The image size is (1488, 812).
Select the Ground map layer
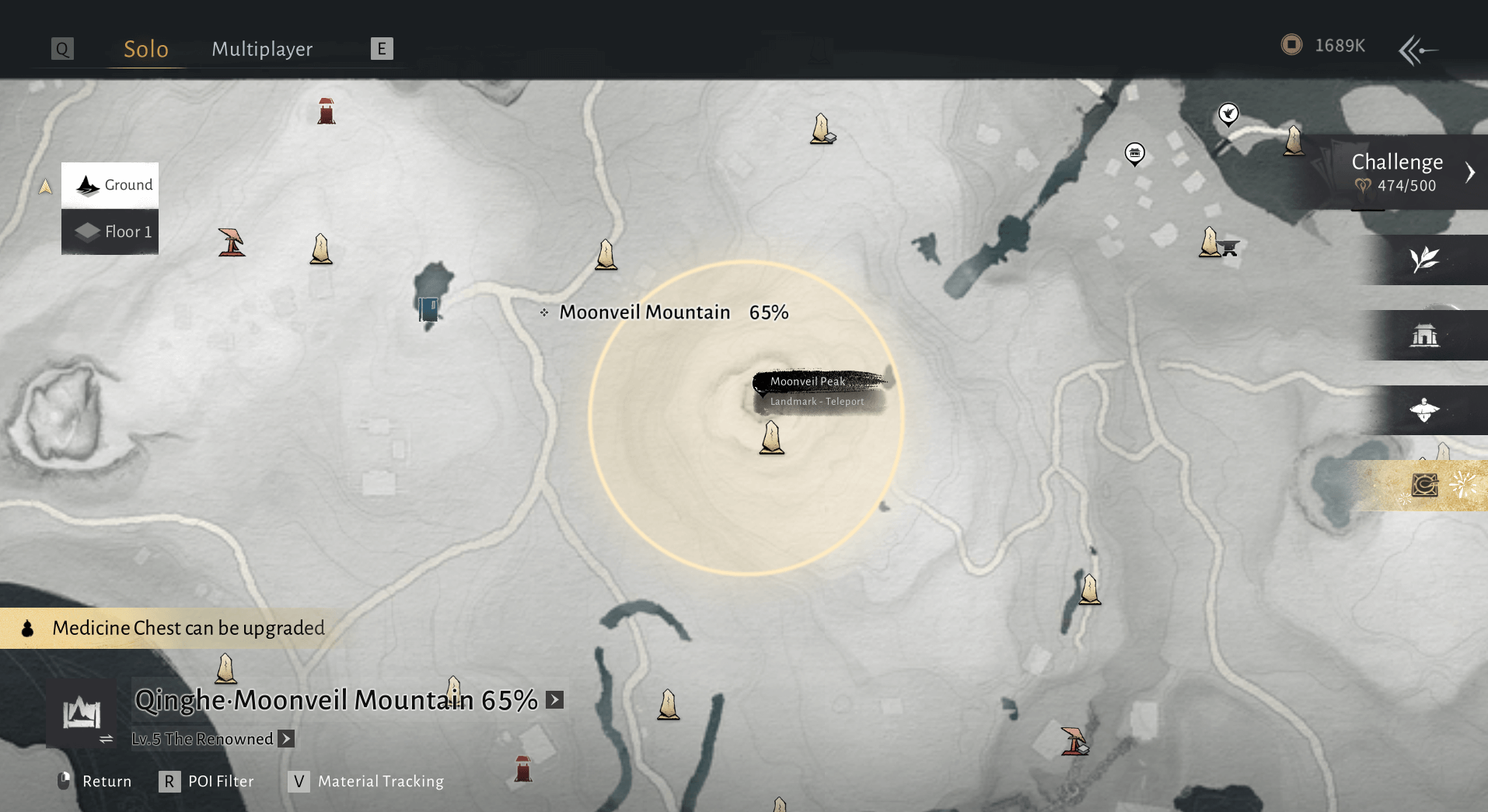pos(110,185)
